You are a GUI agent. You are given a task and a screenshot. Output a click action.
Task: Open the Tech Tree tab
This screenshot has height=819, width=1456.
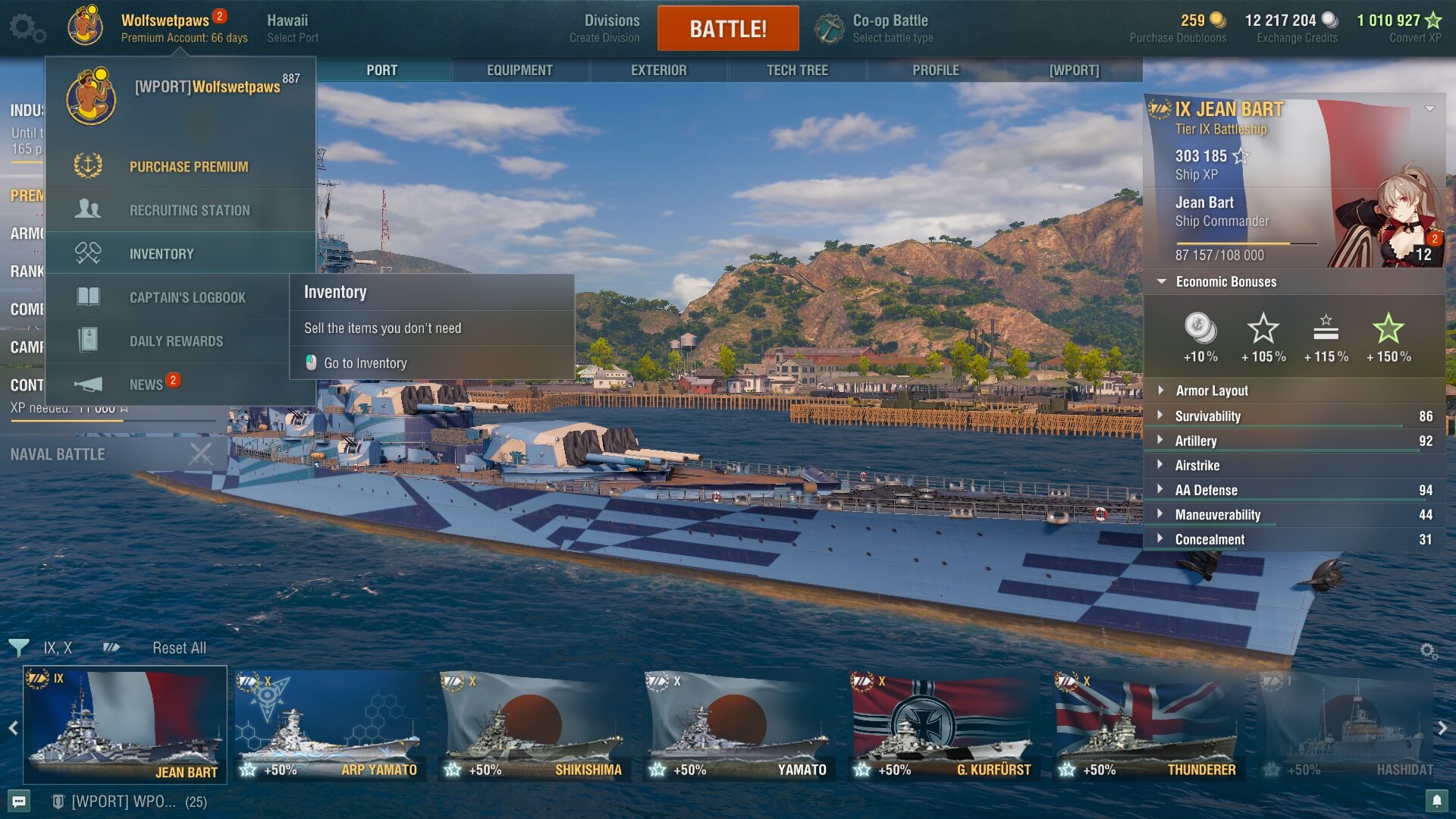click(797, 71)
